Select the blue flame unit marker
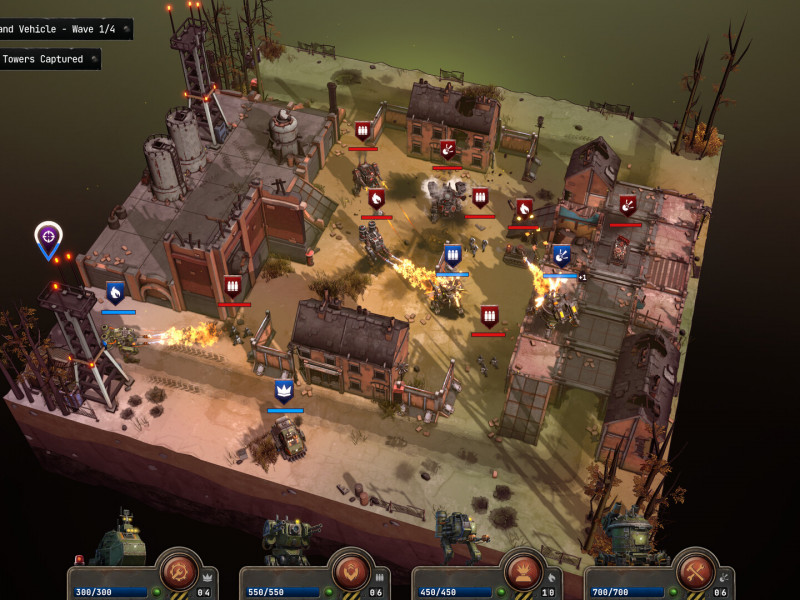Image resolution: width=800 pixels, height=600 pixels. [x=116, y=292]
